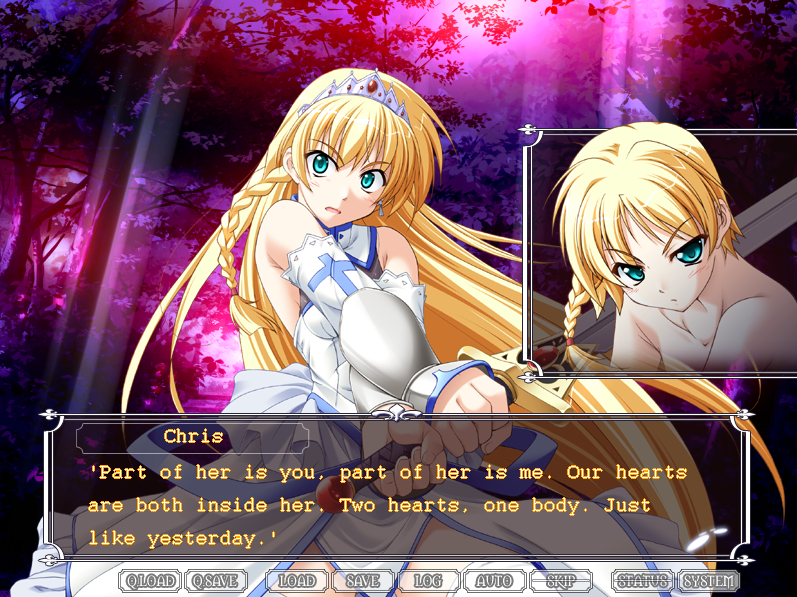Viewport: 797px width, 597px height.
Task: Click the QLOAD quick load button
Action: pos(151,581)
